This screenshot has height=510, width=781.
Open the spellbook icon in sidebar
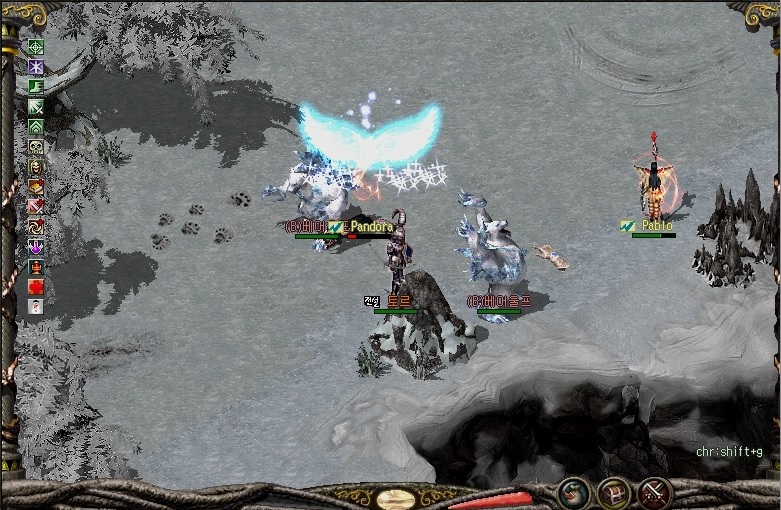[36, 187]
